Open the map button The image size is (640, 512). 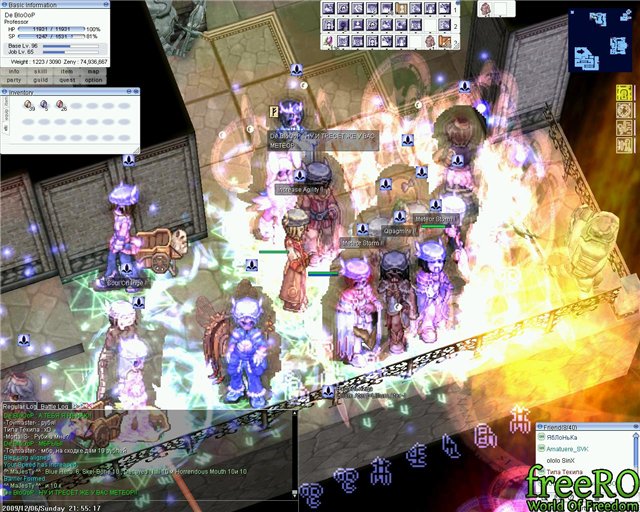point(94,71)
